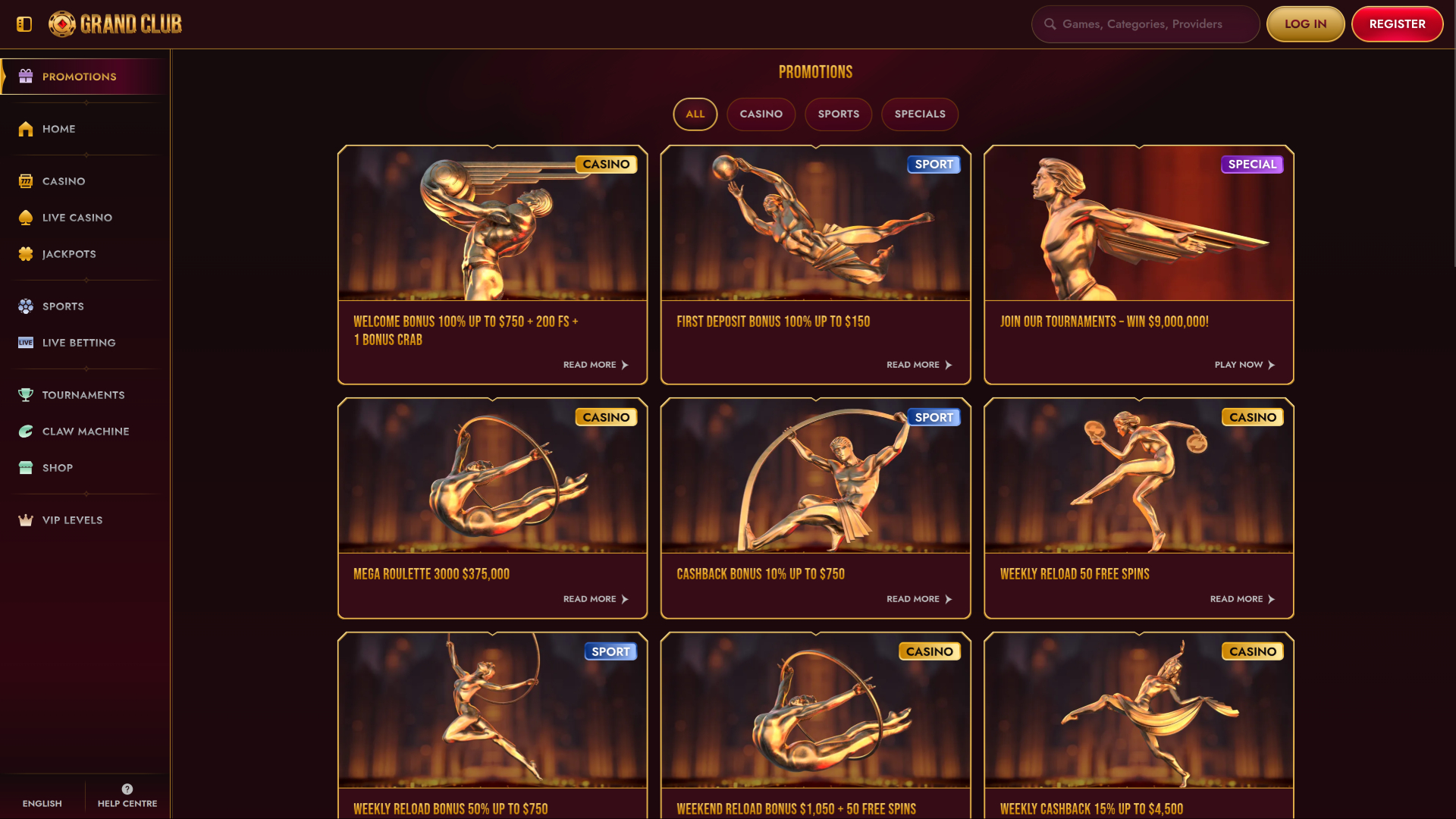Open the ENGLISH language selector
This screenshot has height=819, width=1456.
pyautogui.click(x=42, y=803)
